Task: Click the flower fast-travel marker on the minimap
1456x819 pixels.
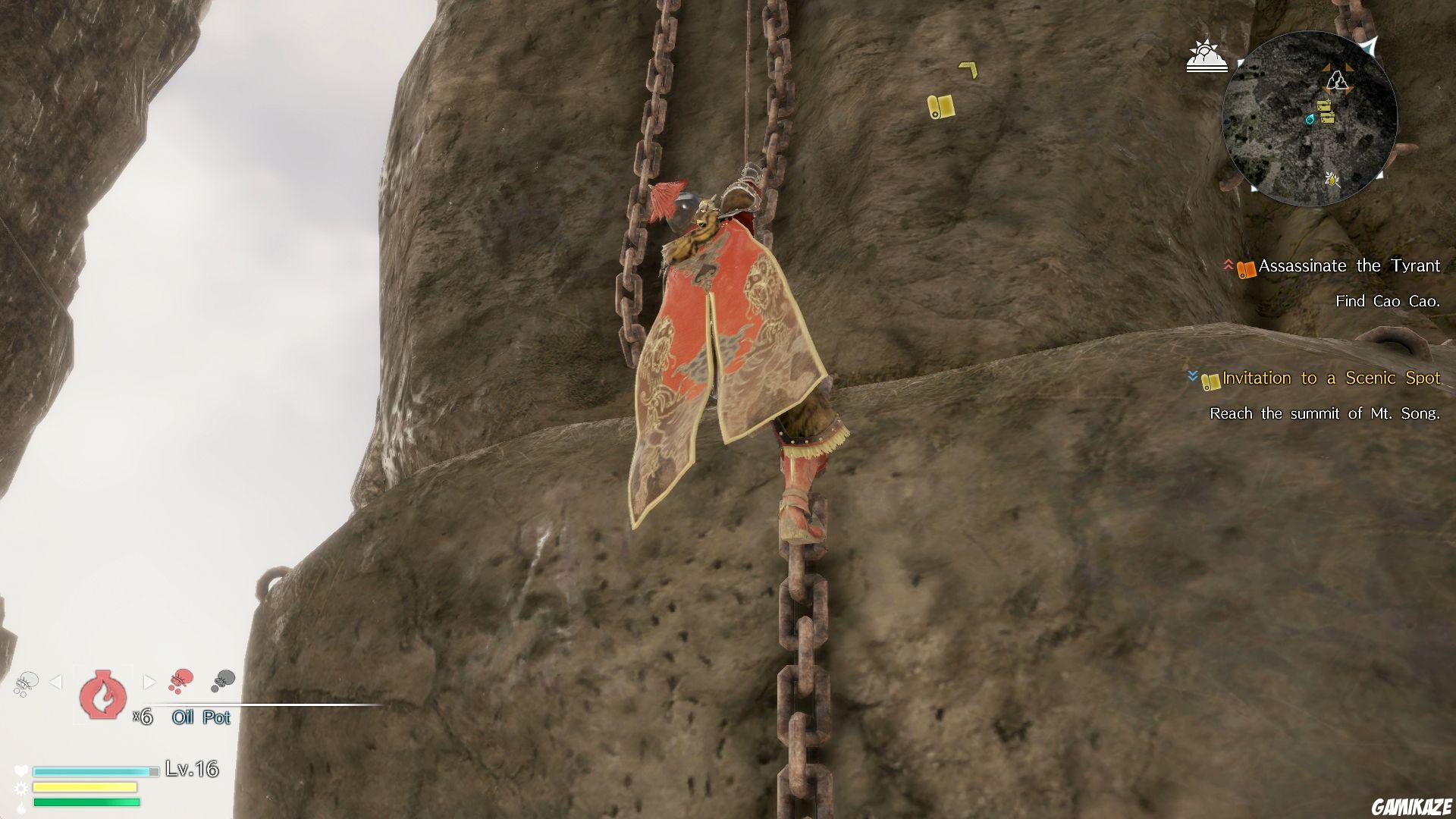Action: click(x=1332, y=179)
